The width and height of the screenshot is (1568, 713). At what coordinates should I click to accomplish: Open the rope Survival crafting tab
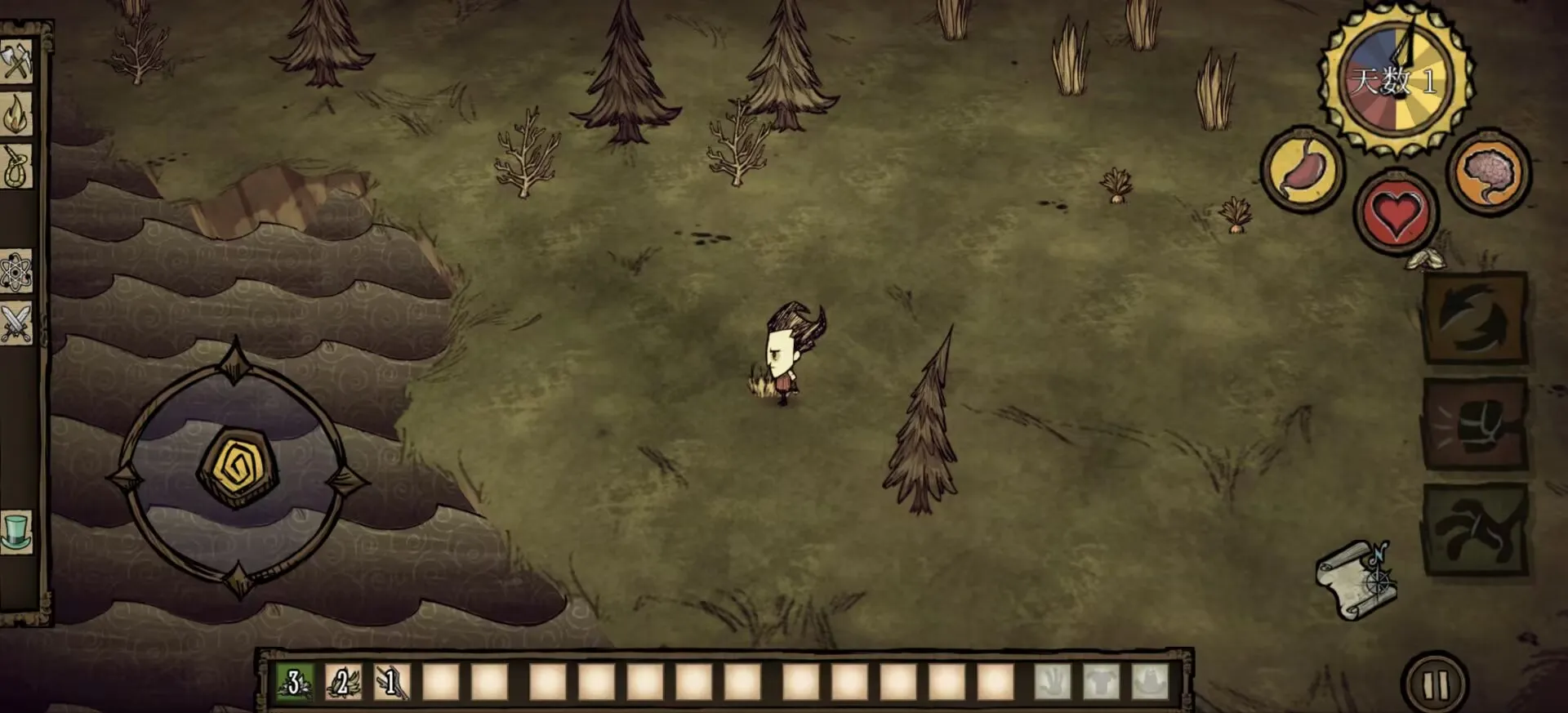16,167
